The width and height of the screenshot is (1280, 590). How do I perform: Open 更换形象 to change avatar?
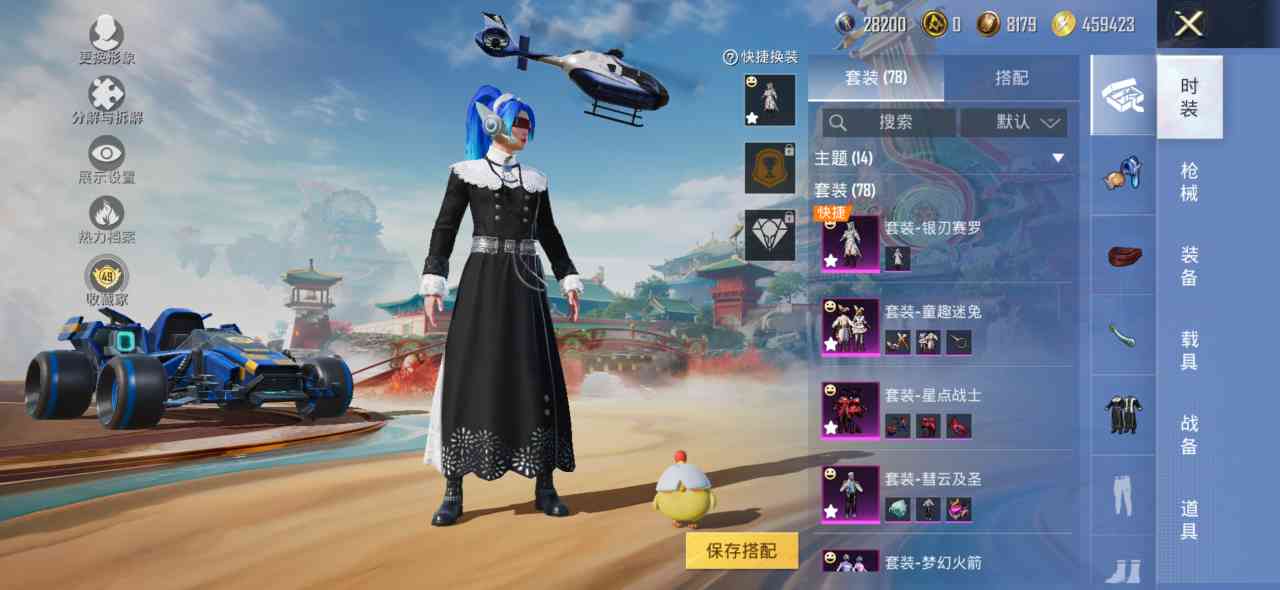(107, 38)
